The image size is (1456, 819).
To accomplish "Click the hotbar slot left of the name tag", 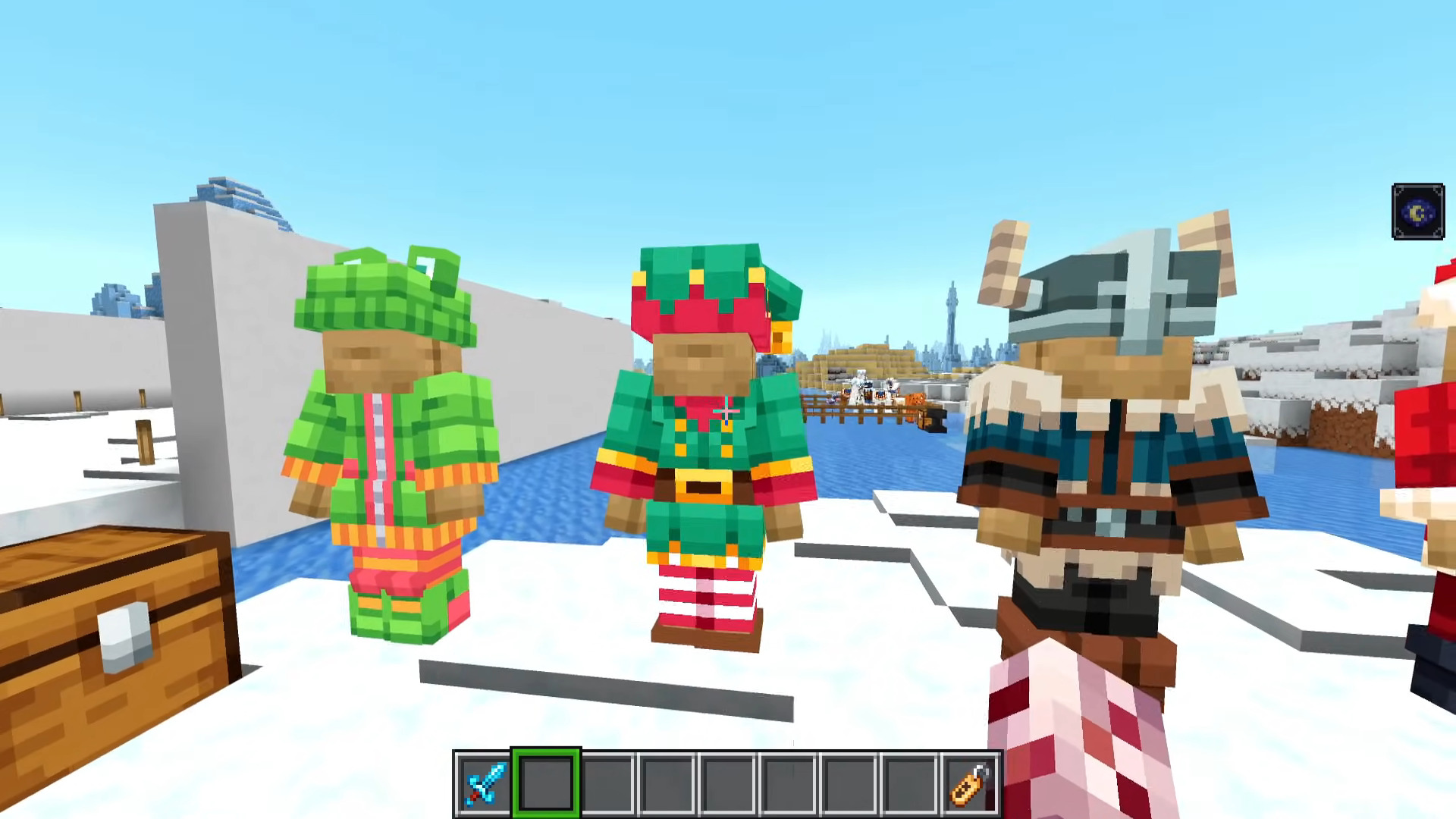I will [x=907, y=783].
